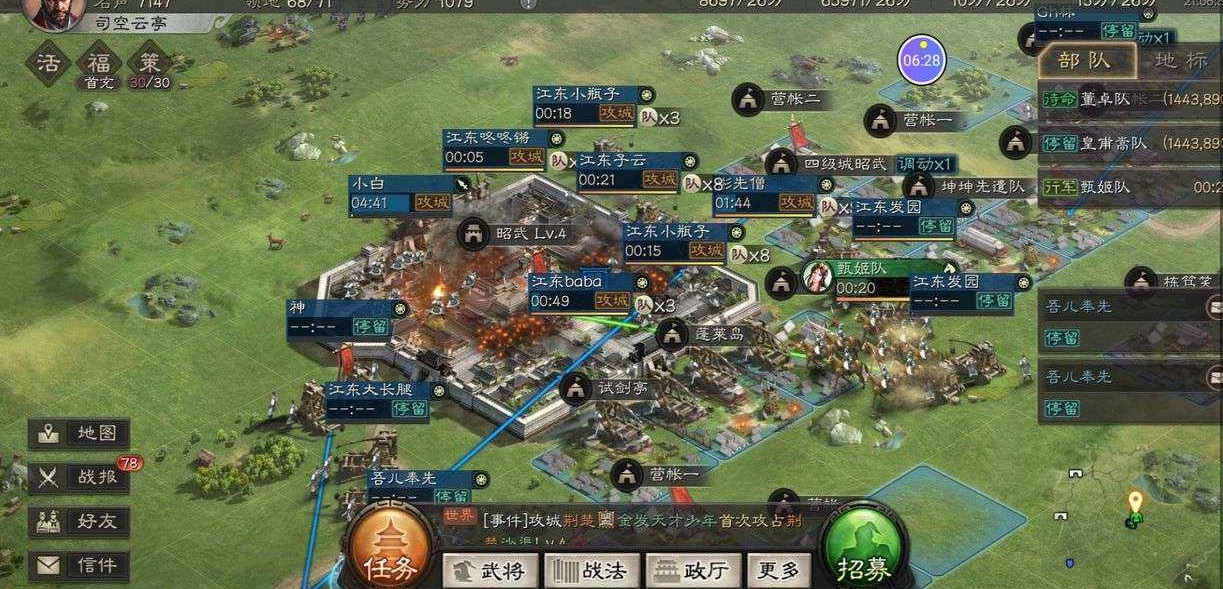Select the 活 diamond icon

[x=48, y=62]
